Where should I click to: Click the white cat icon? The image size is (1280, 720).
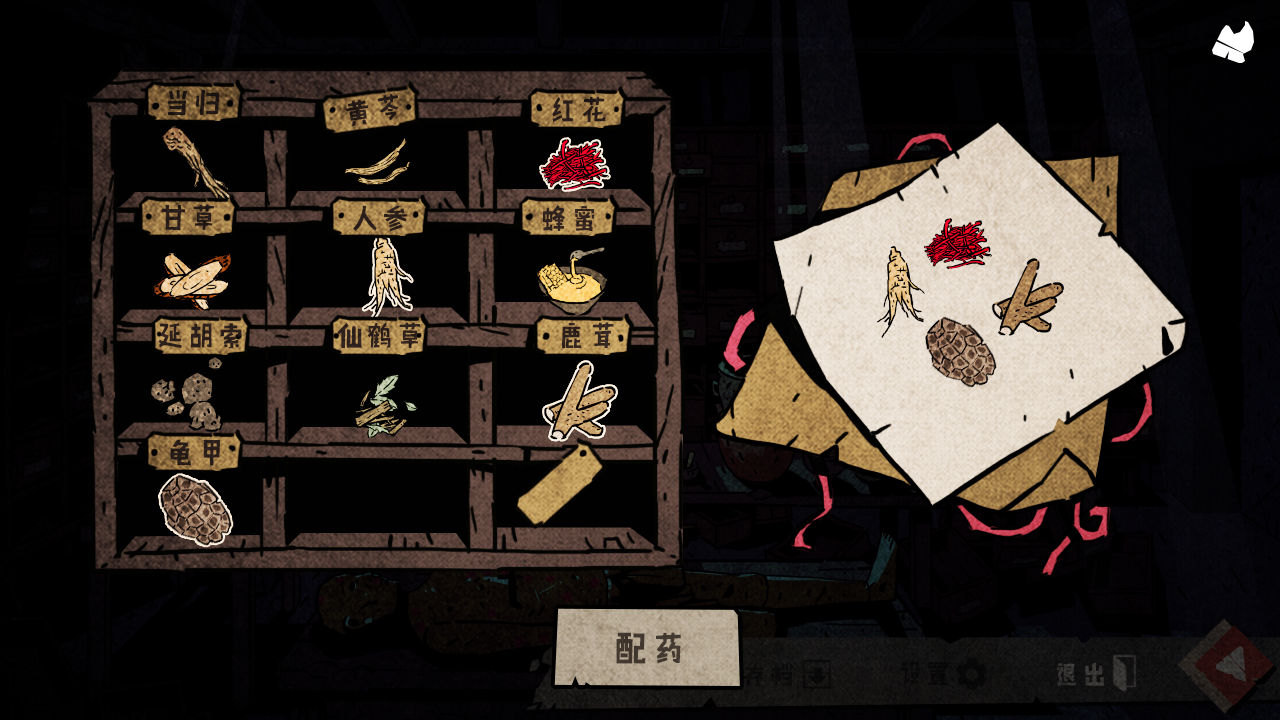coord(1234,42)
